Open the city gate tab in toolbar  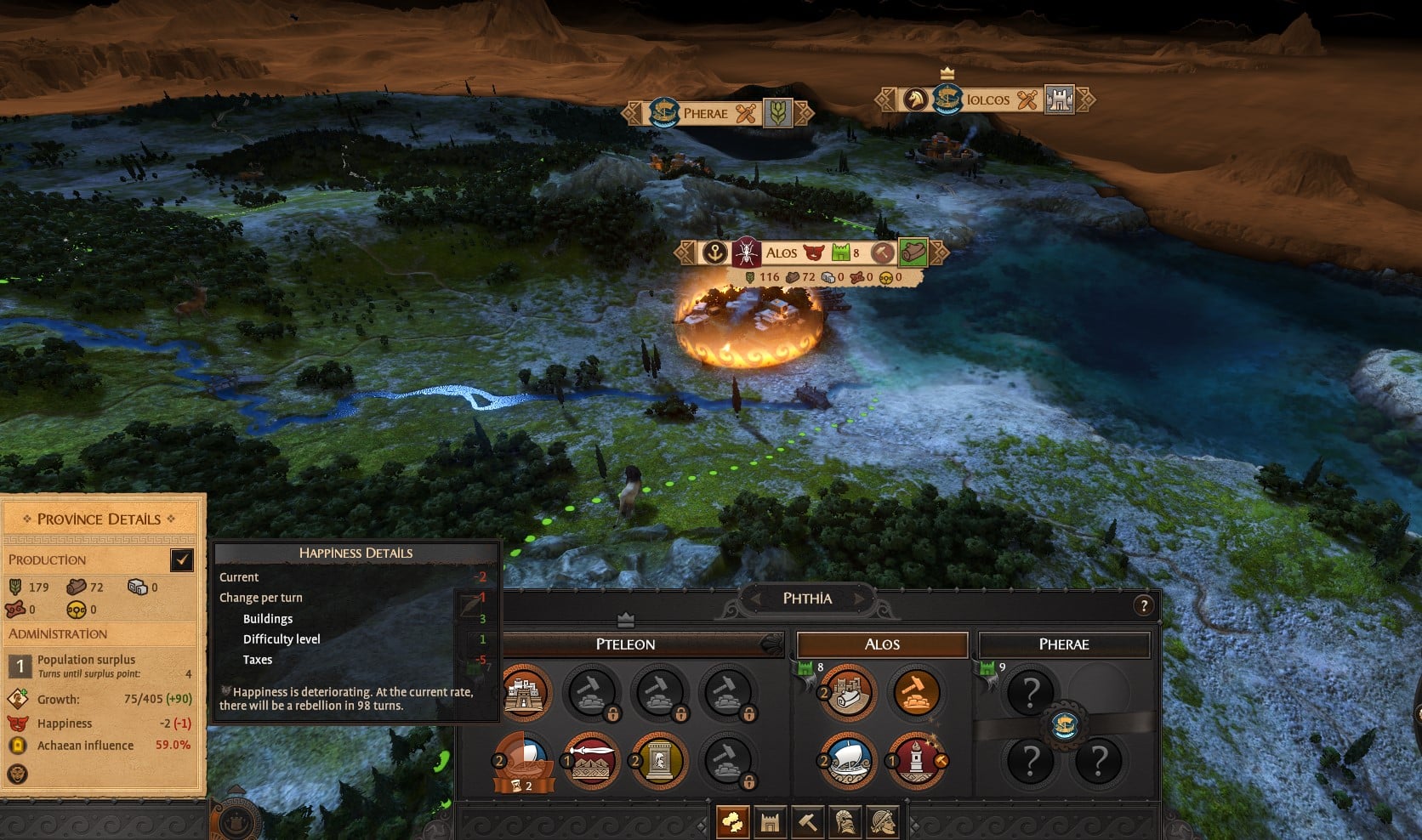click(771, 822)
